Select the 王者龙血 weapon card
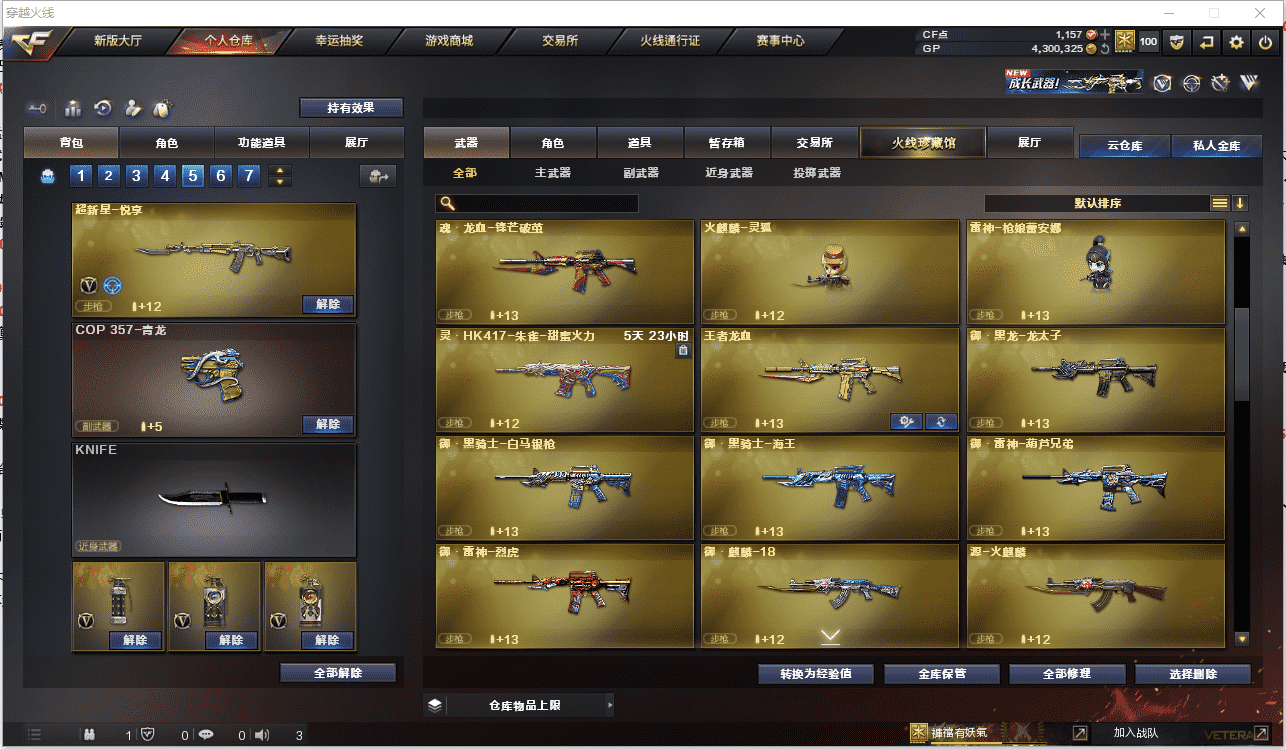 click(829, 379)
